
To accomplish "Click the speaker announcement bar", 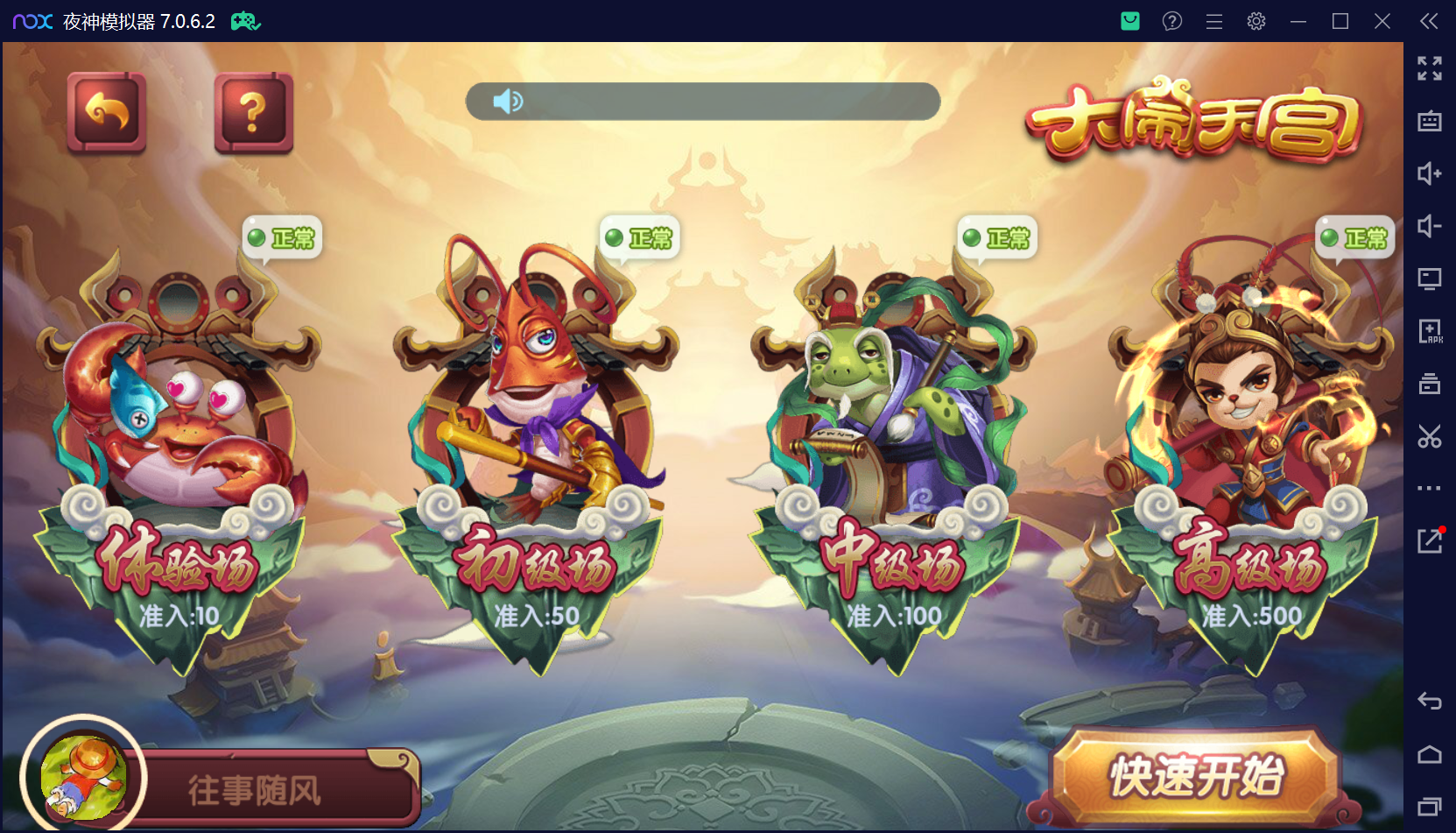I will (702, 102).
